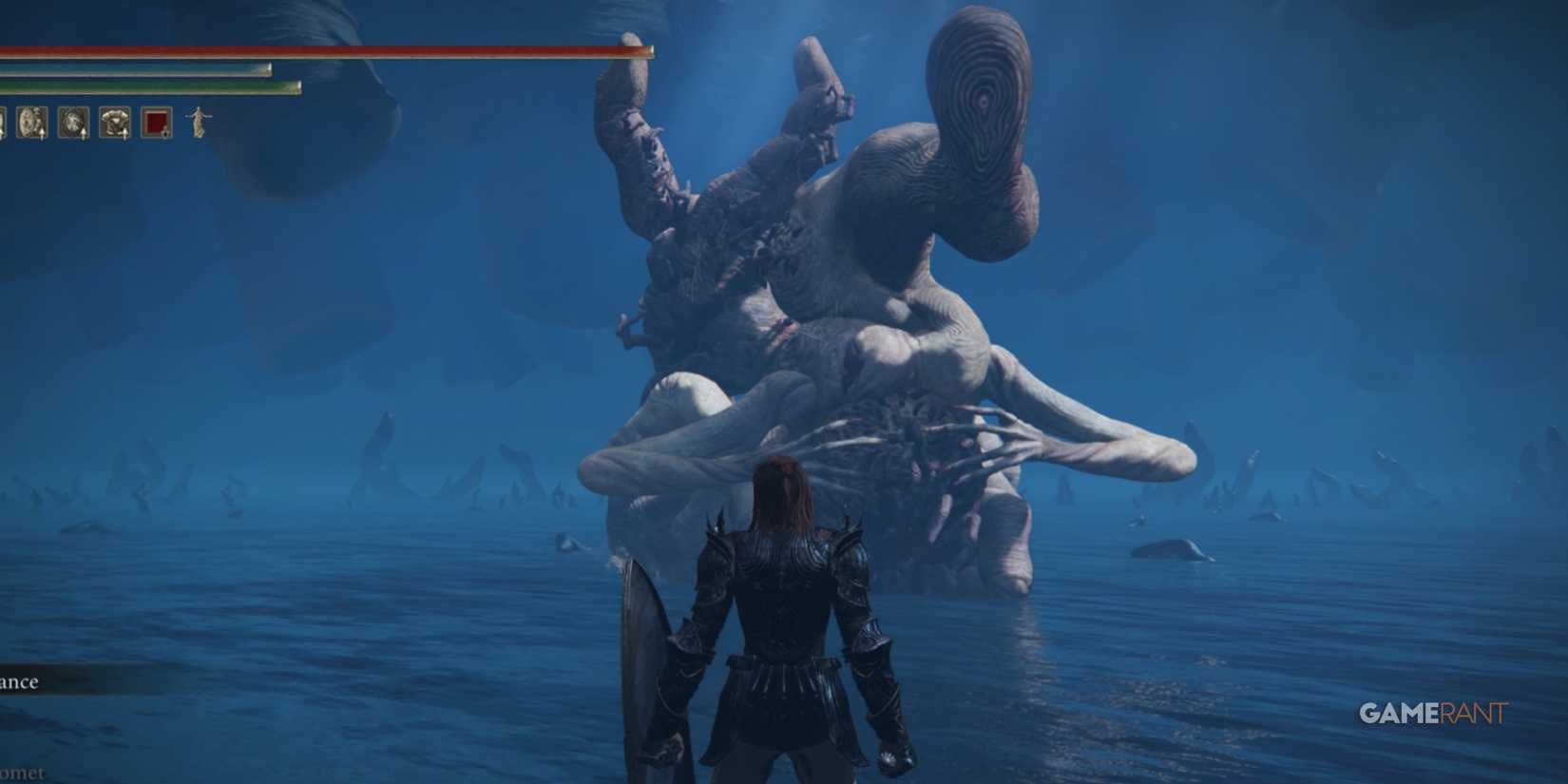Select the face-shaped status effect icon
This screenshot has width=1568, height=784.
pos(75,122)
